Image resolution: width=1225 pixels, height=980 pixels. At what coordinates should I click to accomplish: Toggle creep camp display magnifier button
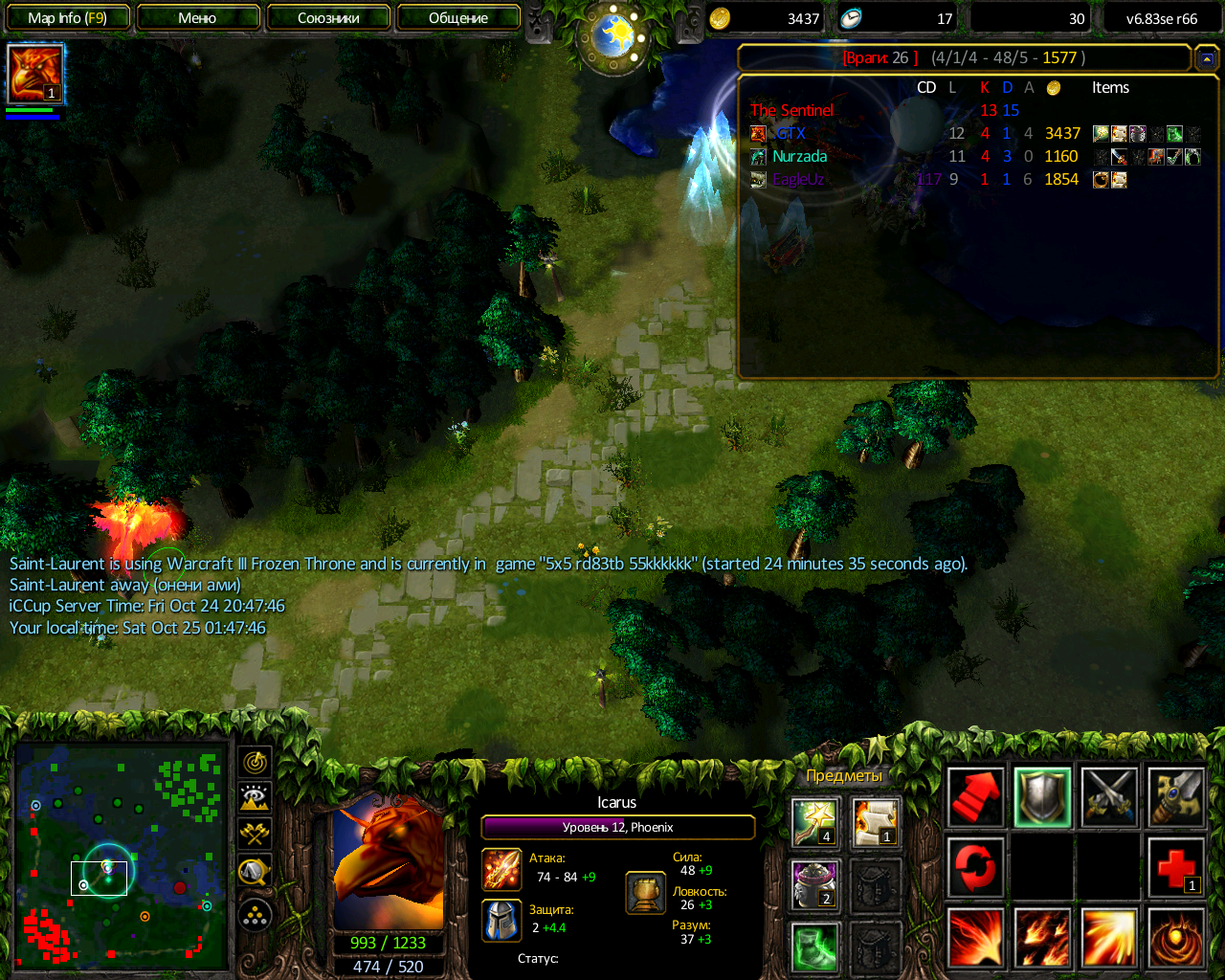coord(255,871)
